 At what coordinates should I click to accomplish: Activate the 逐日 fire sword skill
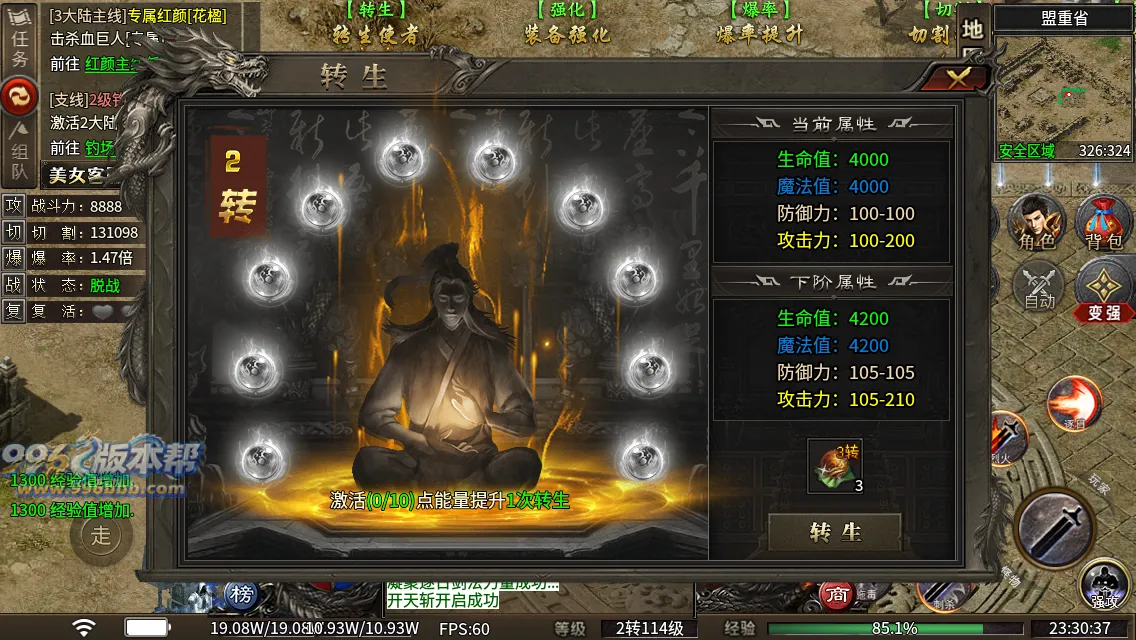pyautogui.click(x=1073, y=402)
